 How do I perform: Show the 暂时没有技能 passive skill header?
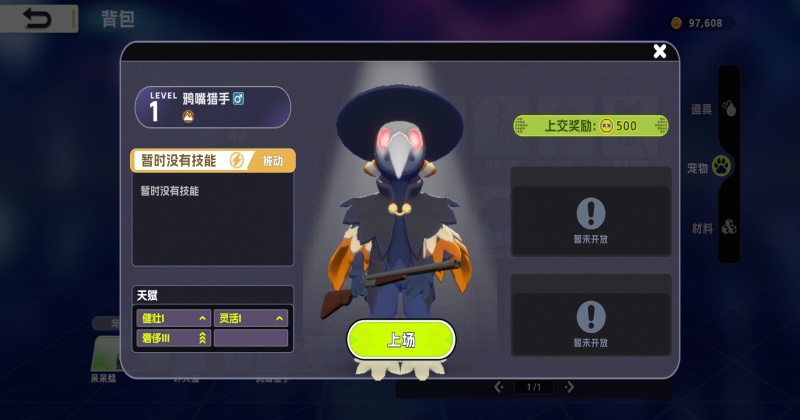point(212,160)
